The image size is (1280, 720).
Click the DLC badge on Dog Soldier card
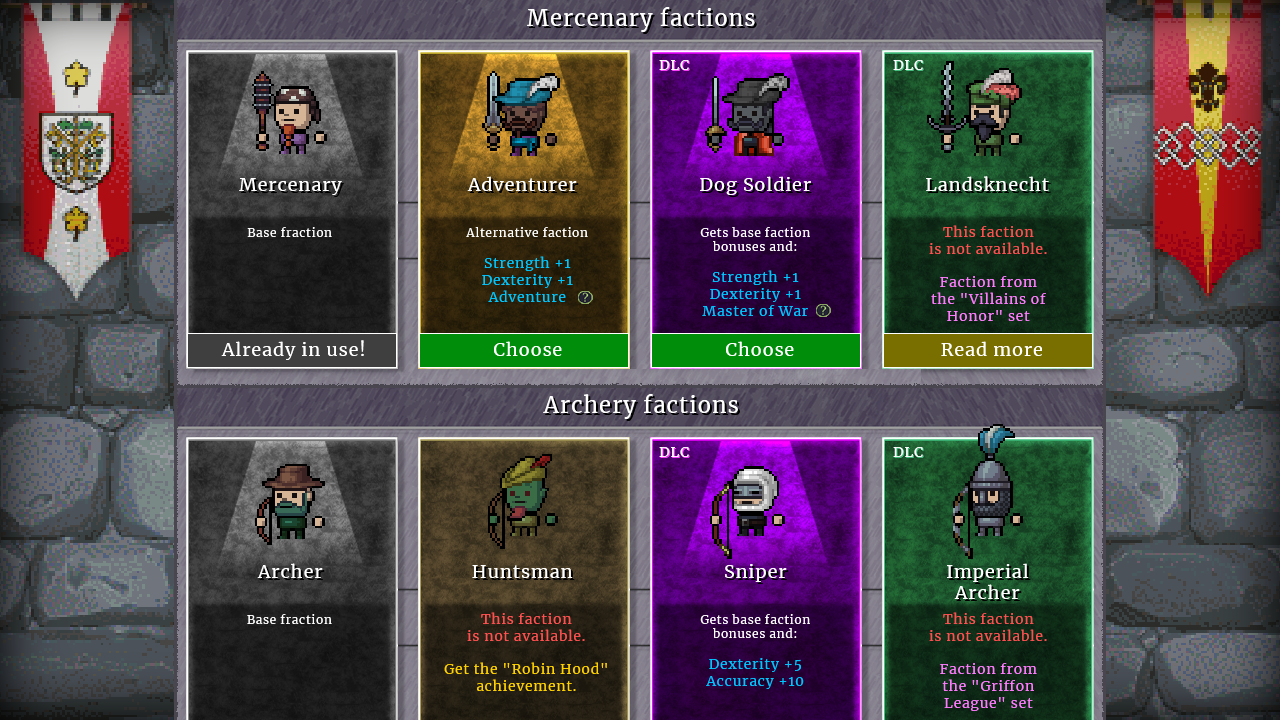(673, 65)
